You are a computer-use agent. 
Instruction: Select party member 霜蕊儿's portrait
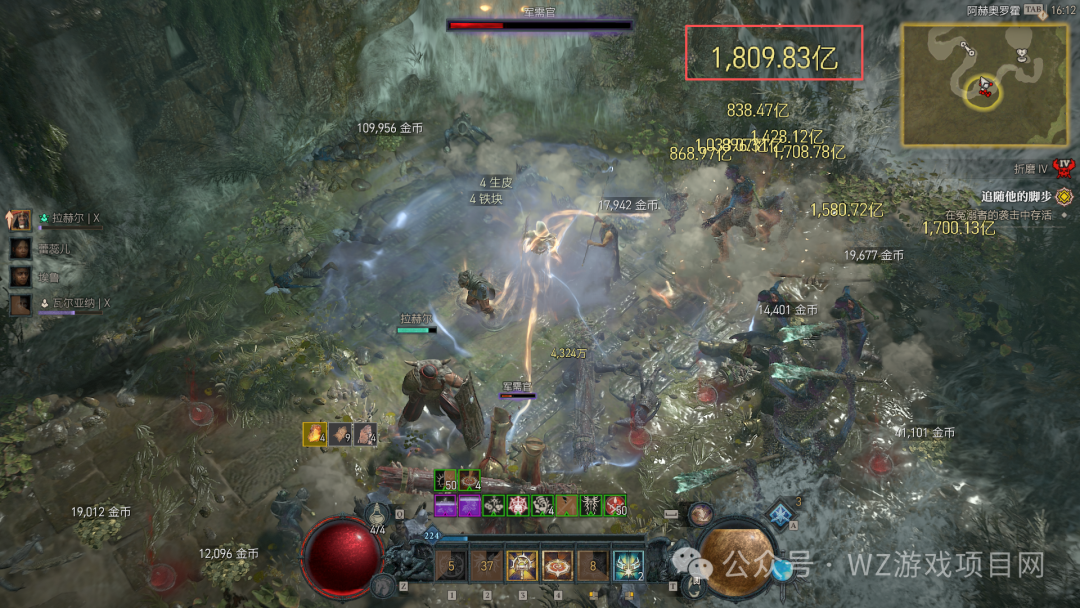click(21, 247)
